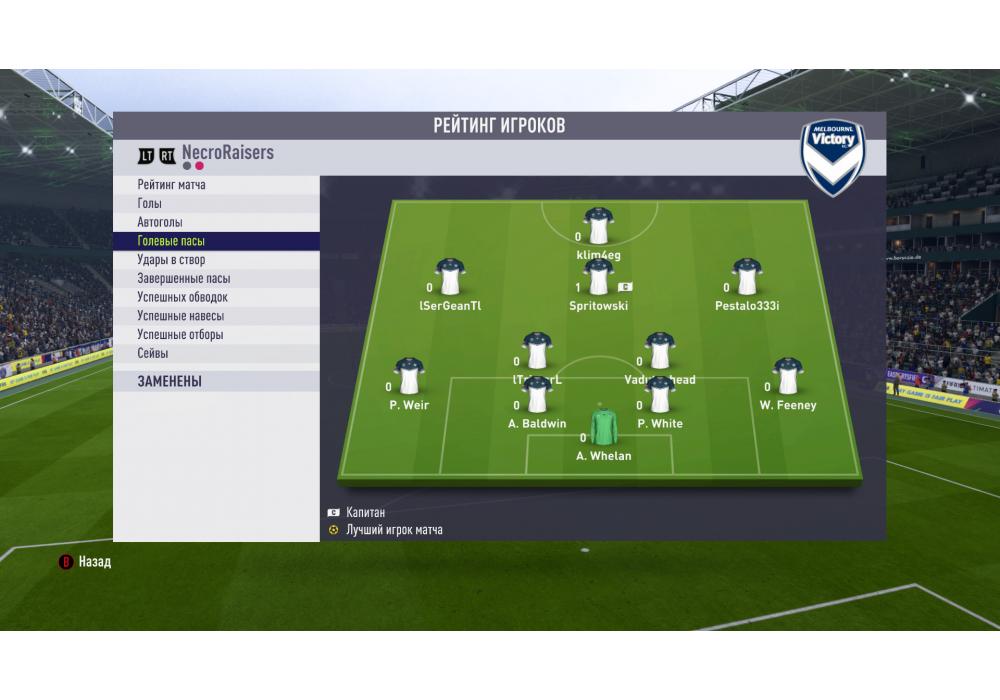Choose lSerGeanTl on the pitch
The image size is (1000, 700).
(x=450, y=279)
